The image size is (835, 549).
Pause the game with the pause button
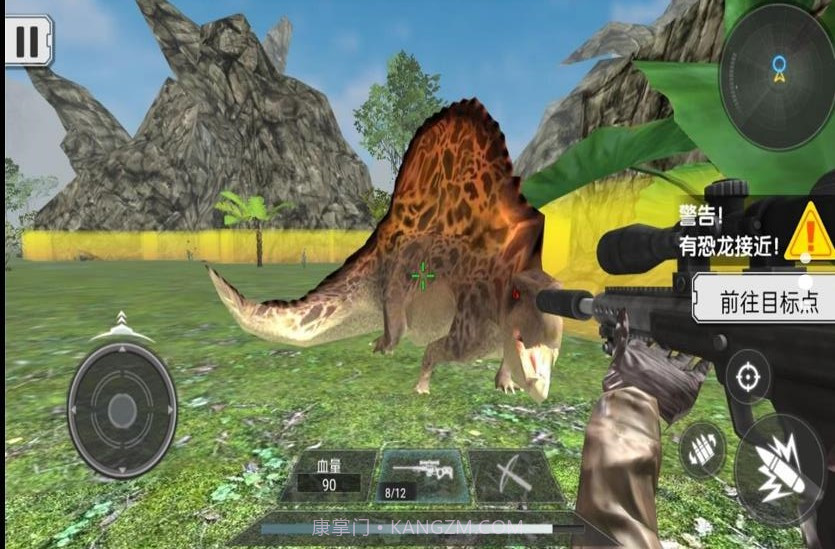pos(28,41)
